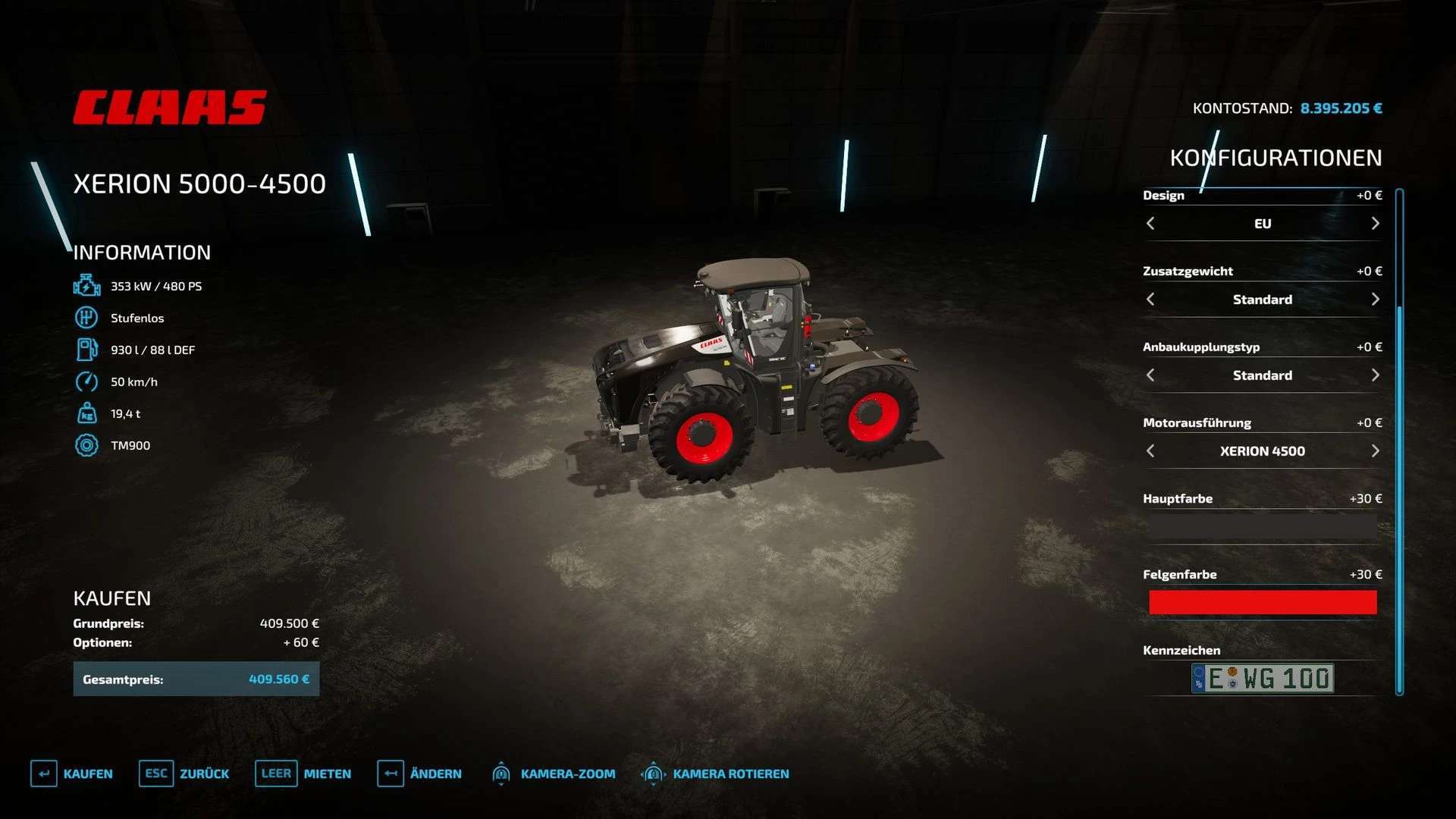Screen dimensions: 1456x819
Task: Choose next Anbaukupplungstyp option
Action: [x=1375, y=375]
